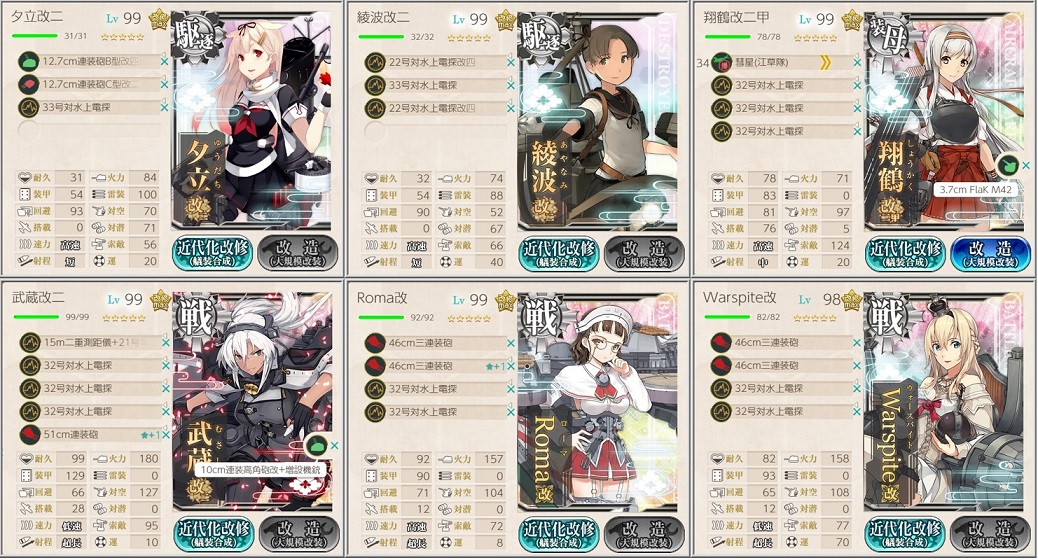Select Roma改's ★+1 46cm三連装砲 slot
The width and height of the screenshot is (1038, 560).
click(x=437, y=366)
